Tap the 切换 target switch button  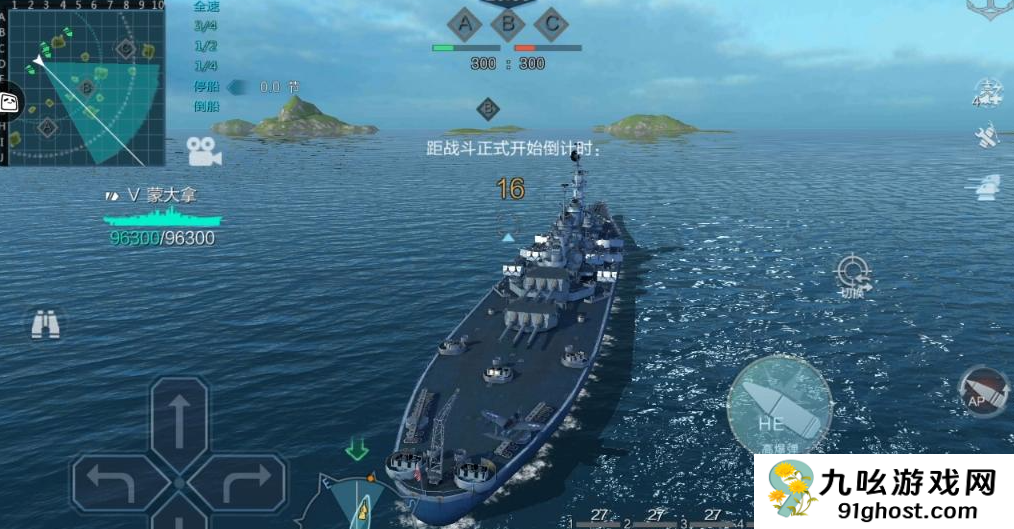tap(853, 275)
